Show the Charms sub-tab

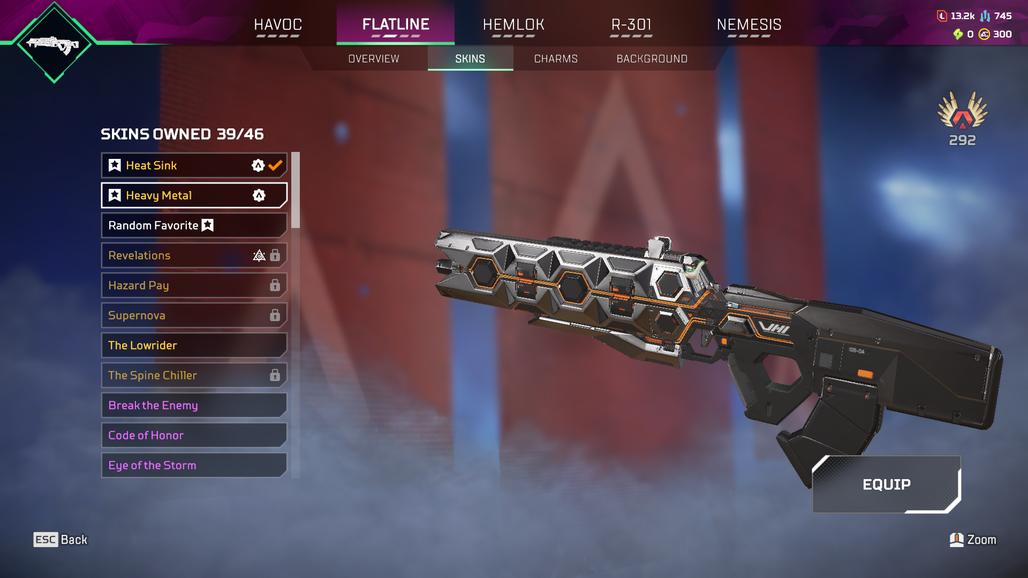click(555, 59)
